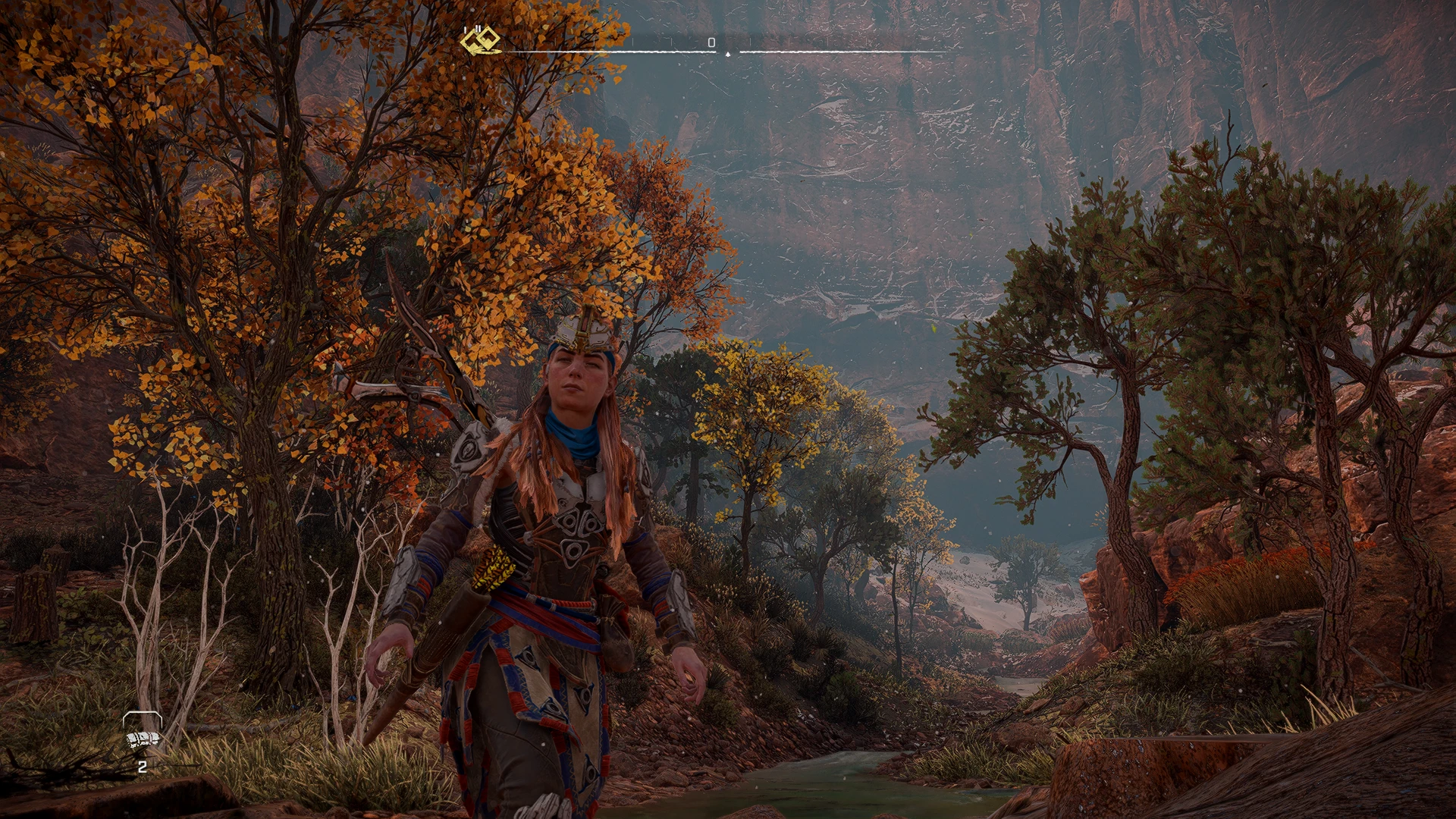Select the yellow diamond quest marker on compass
This screenshot has width=1456, height=819.
pos(481,41)
